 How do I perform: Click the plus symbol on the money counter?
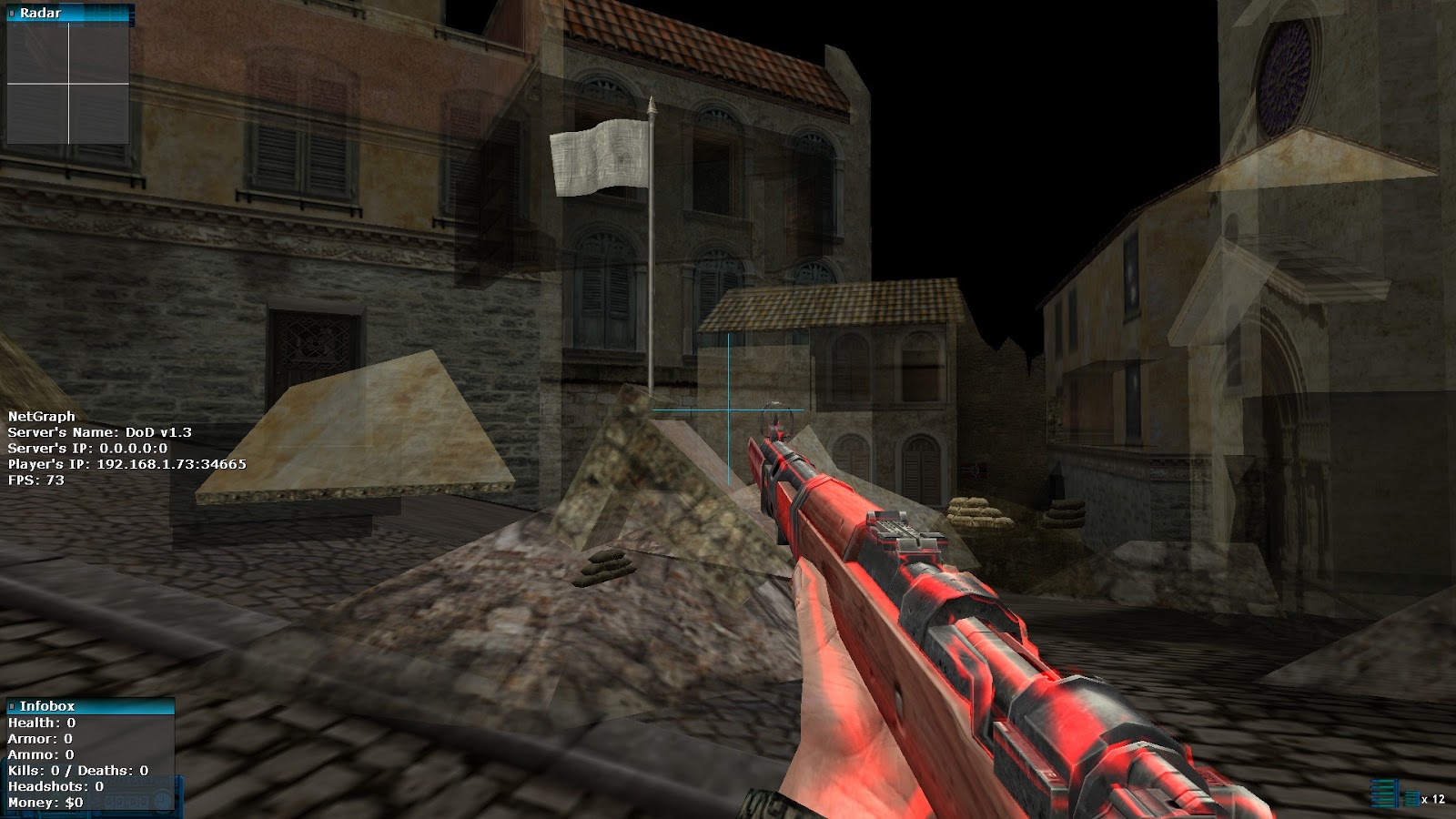coord(161,799)
